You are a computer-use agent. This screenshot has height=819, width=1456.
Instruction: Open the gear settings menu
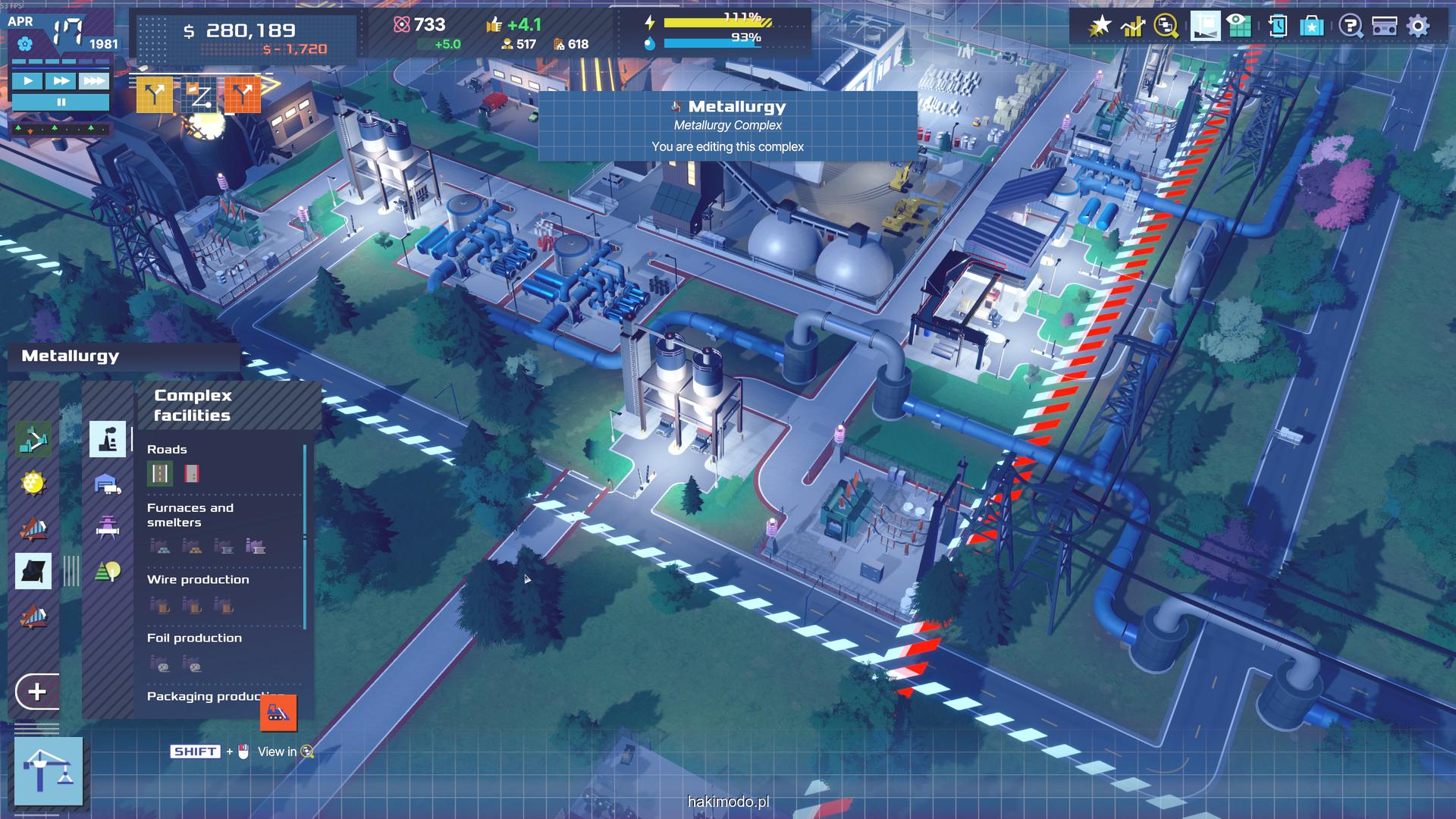click(x=1418, y=27)
